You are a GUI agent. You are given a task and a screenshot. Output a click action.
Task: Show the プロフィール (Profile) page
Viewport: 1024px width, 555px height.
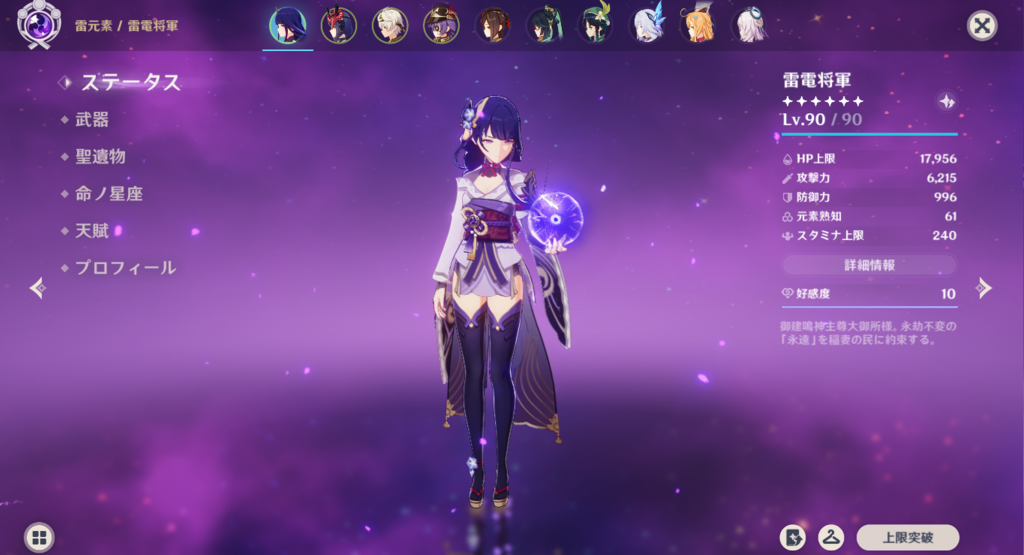tap(124, 268)
